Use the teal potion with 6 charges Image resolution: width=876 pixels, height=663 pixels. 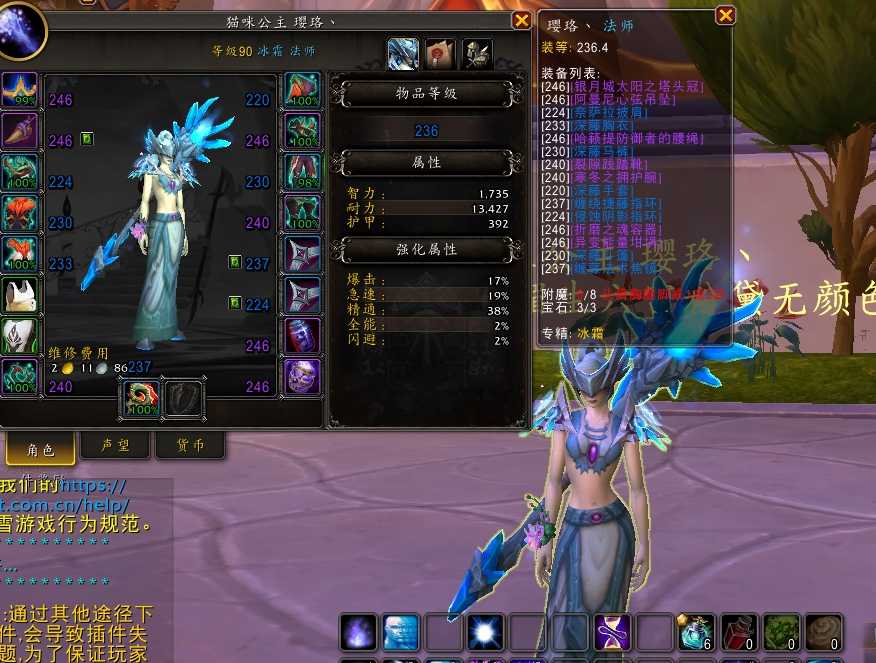coord(697,632)
